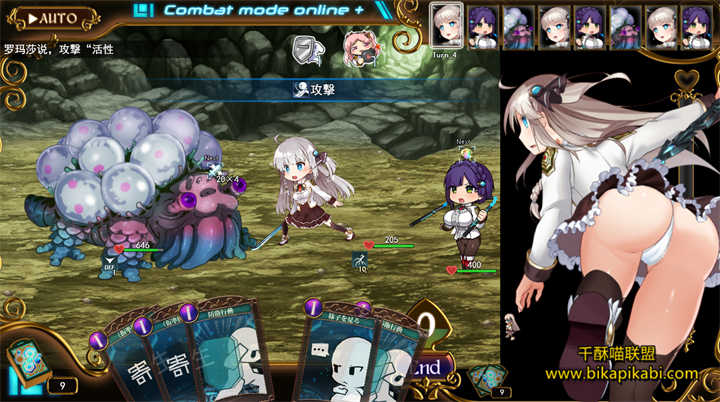720x402 pixels.
Task: Open the draw deck pile
Action: [23, 362]
